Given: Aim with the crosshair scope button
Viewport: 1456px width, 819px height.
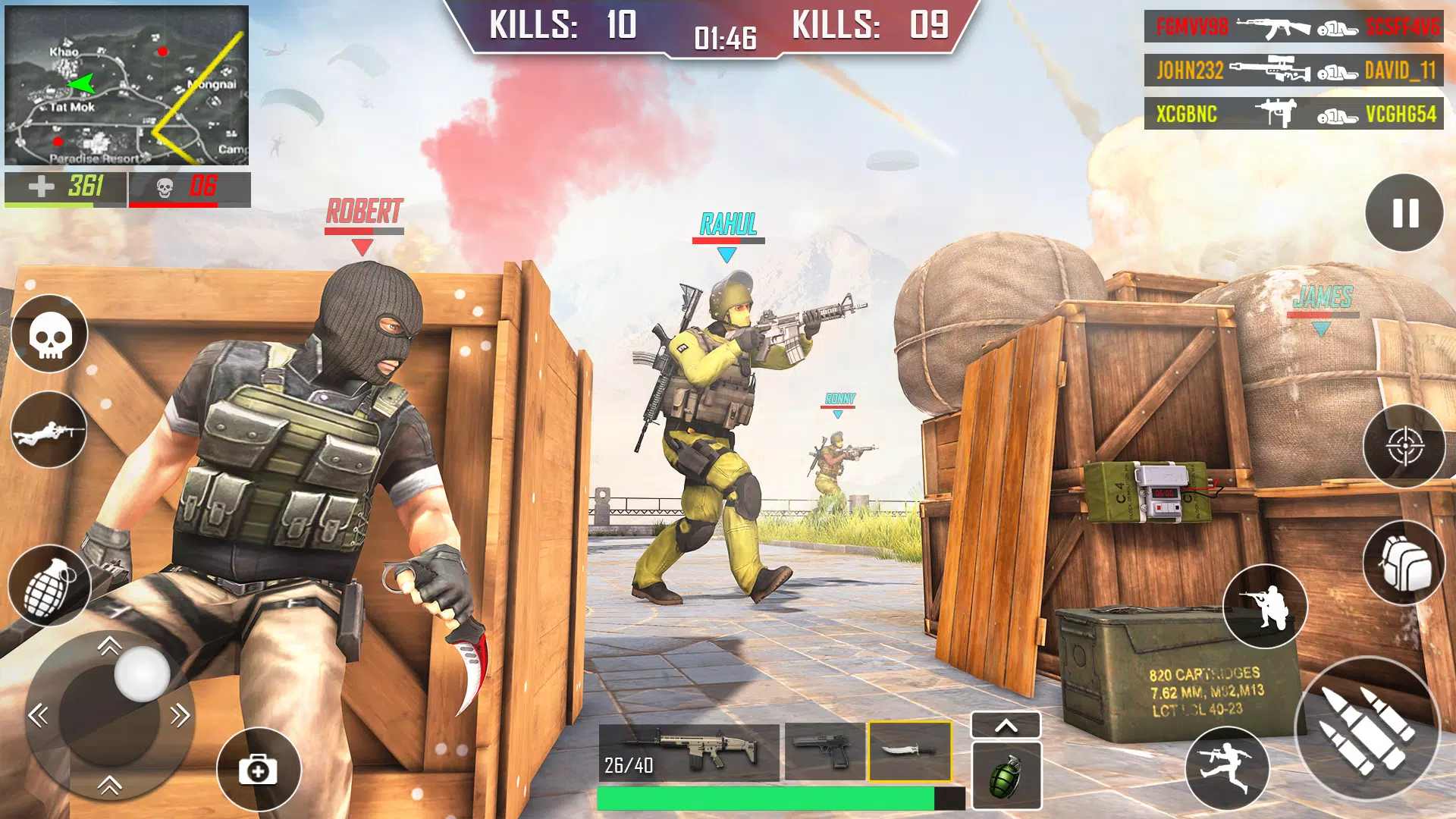Looking at the screenshot, I should pyautogui.click(x=1404, y=446).
